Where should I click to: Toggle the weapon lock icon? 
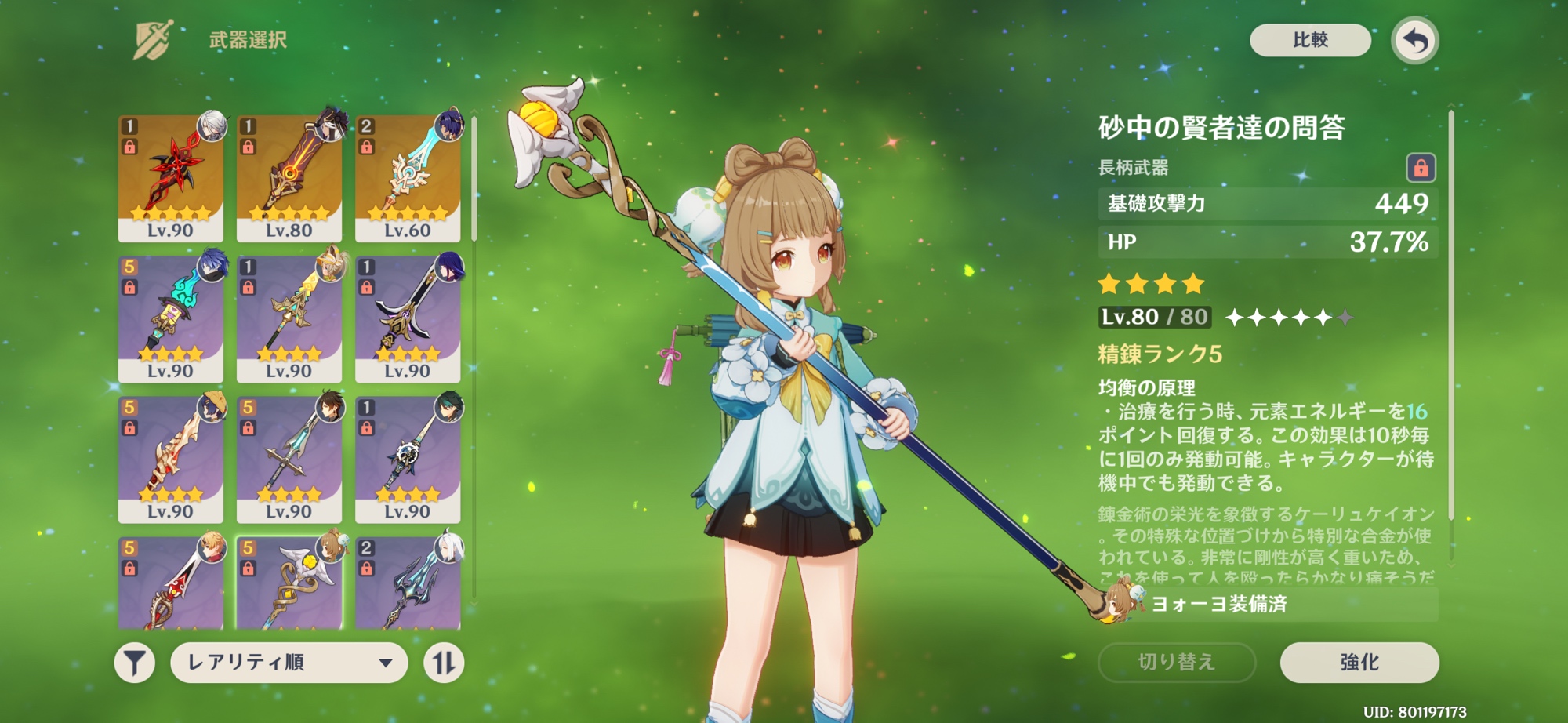point(1421,167)
